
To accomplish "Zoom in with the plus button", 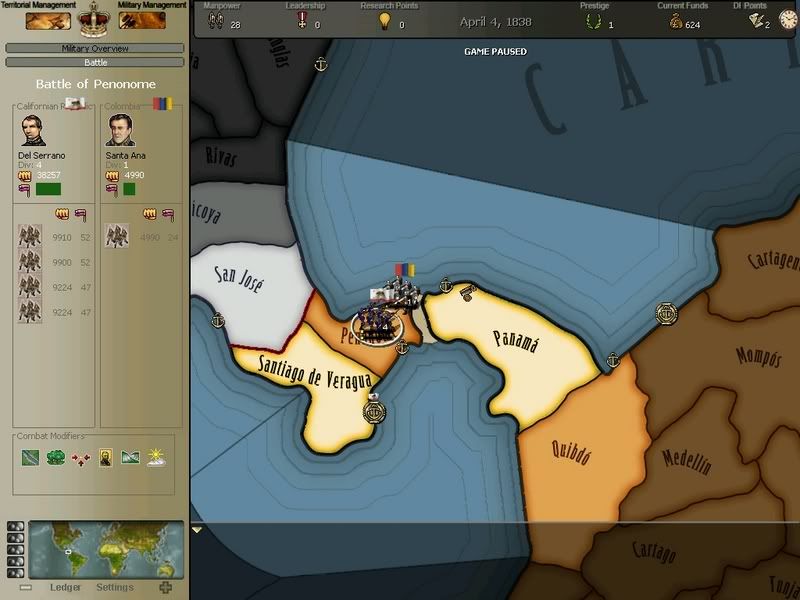I will coord(165,587).
